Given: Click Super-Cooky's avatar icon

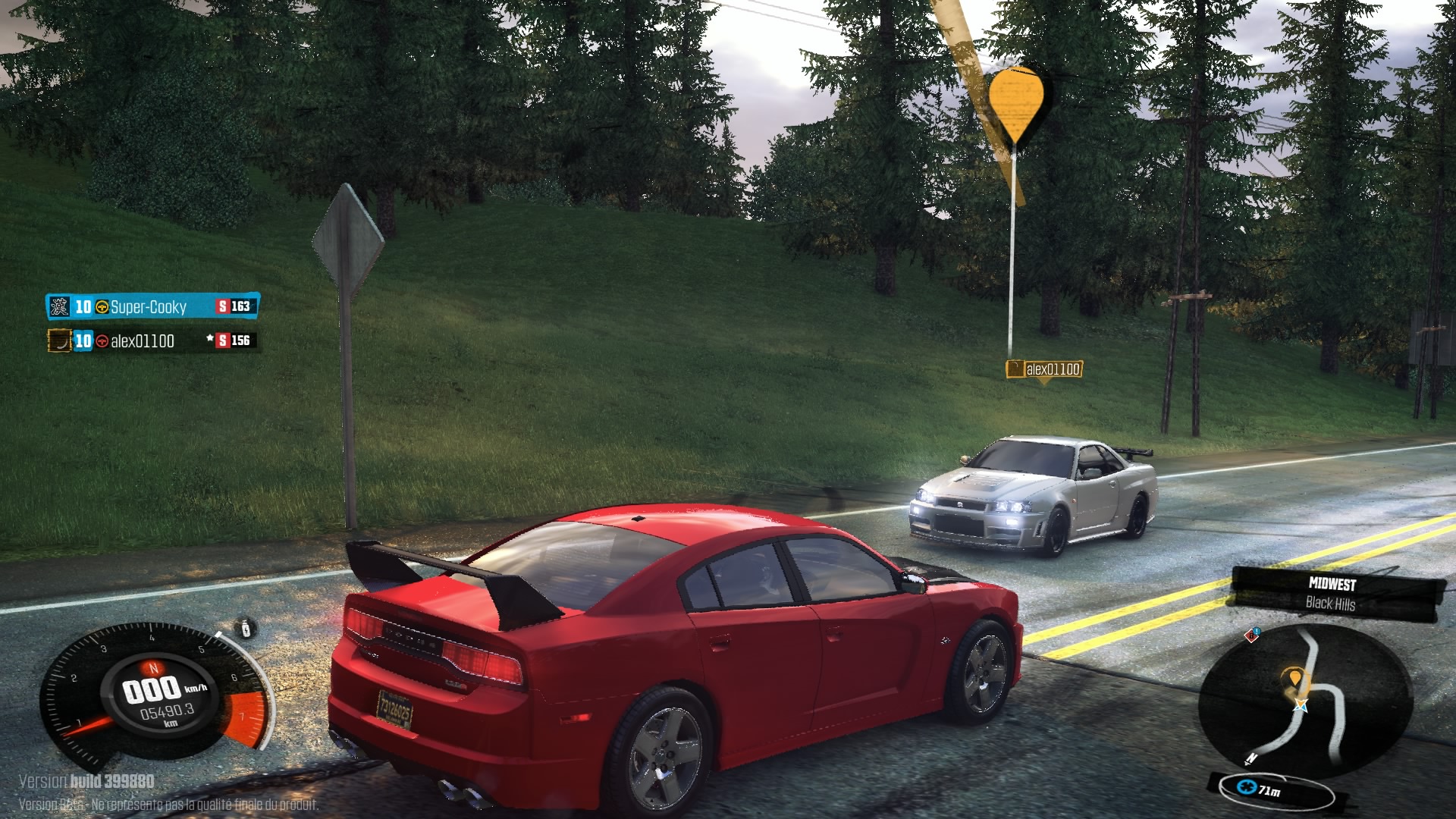Looking at the screenshot, I should [59, 306].
